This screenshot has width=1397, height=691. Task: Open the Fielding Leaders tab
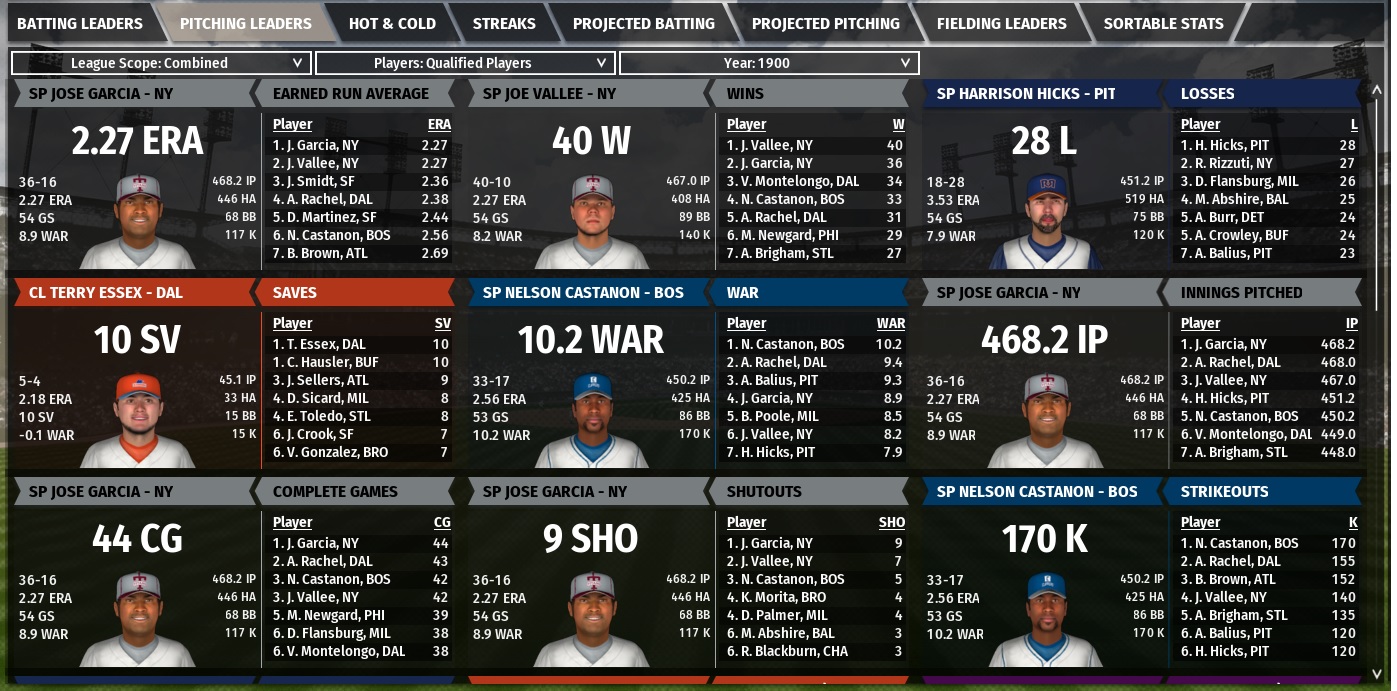click(1001, 23)
